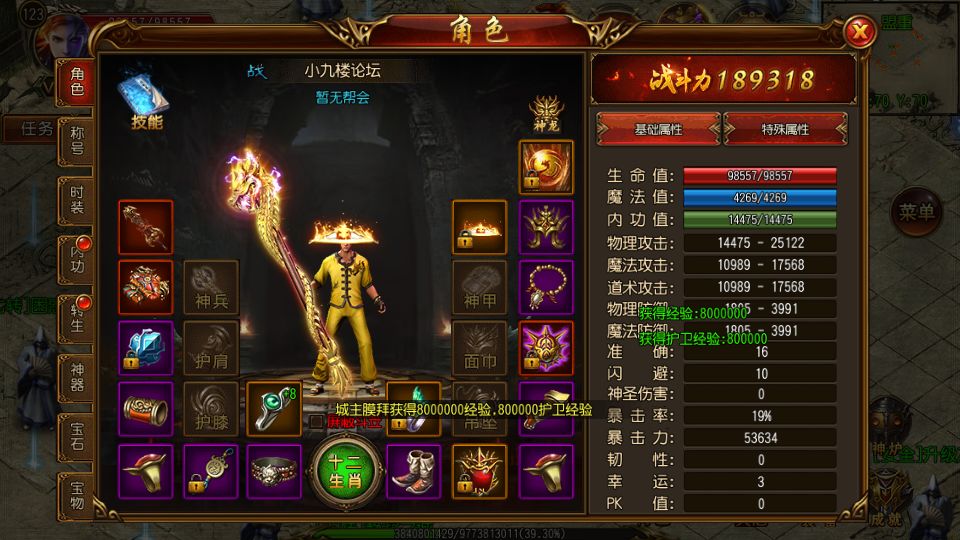Open the 神器 (artifact) tab
Viewport: 960px width, 540px height.
[77, 379]
